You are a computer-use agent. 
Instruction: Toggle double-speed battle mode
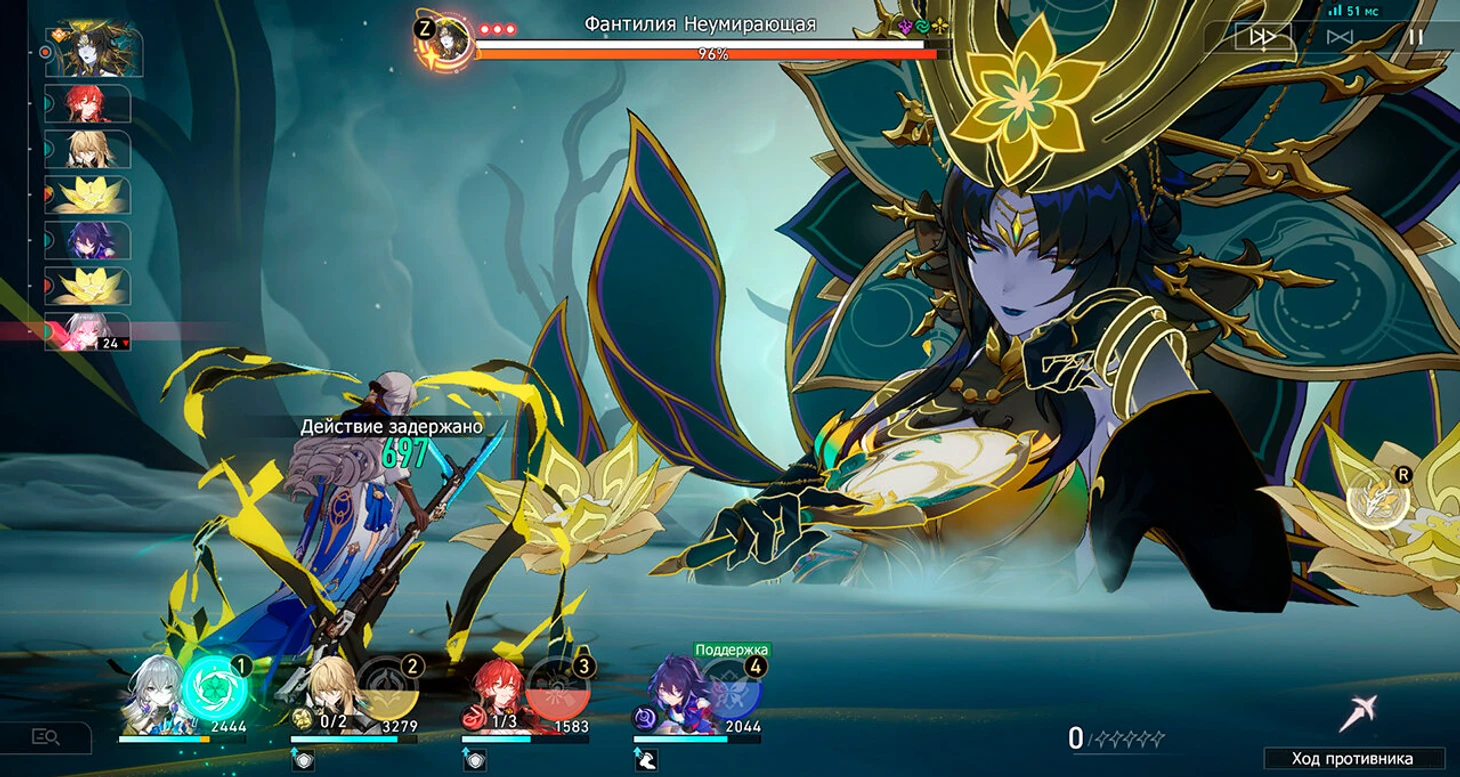[x=1263, y=37]
